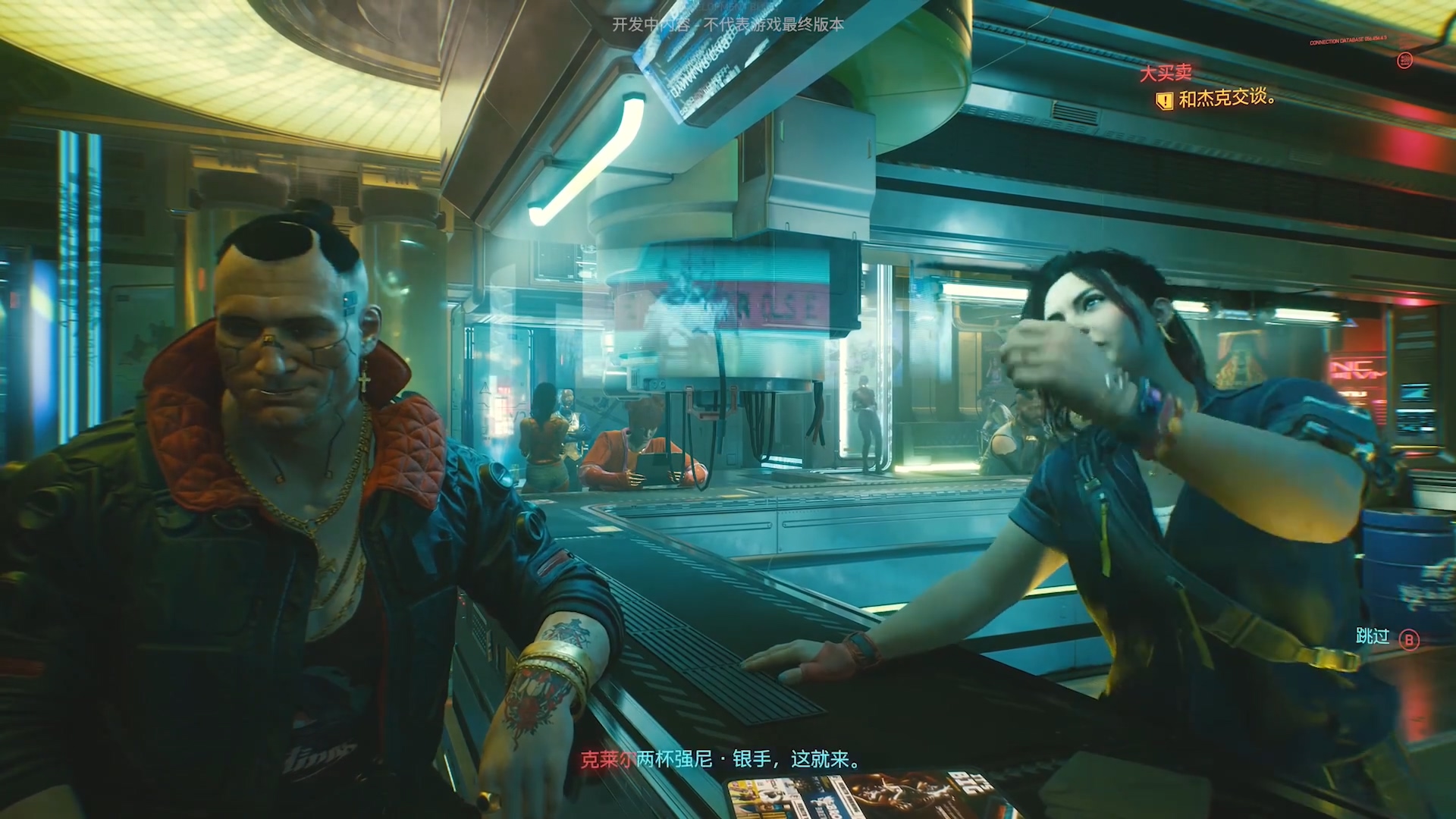This screenshot has width=1456, height=819.
Task: Skip the cutscene via 跳过 label
Action: point(1372,637)
